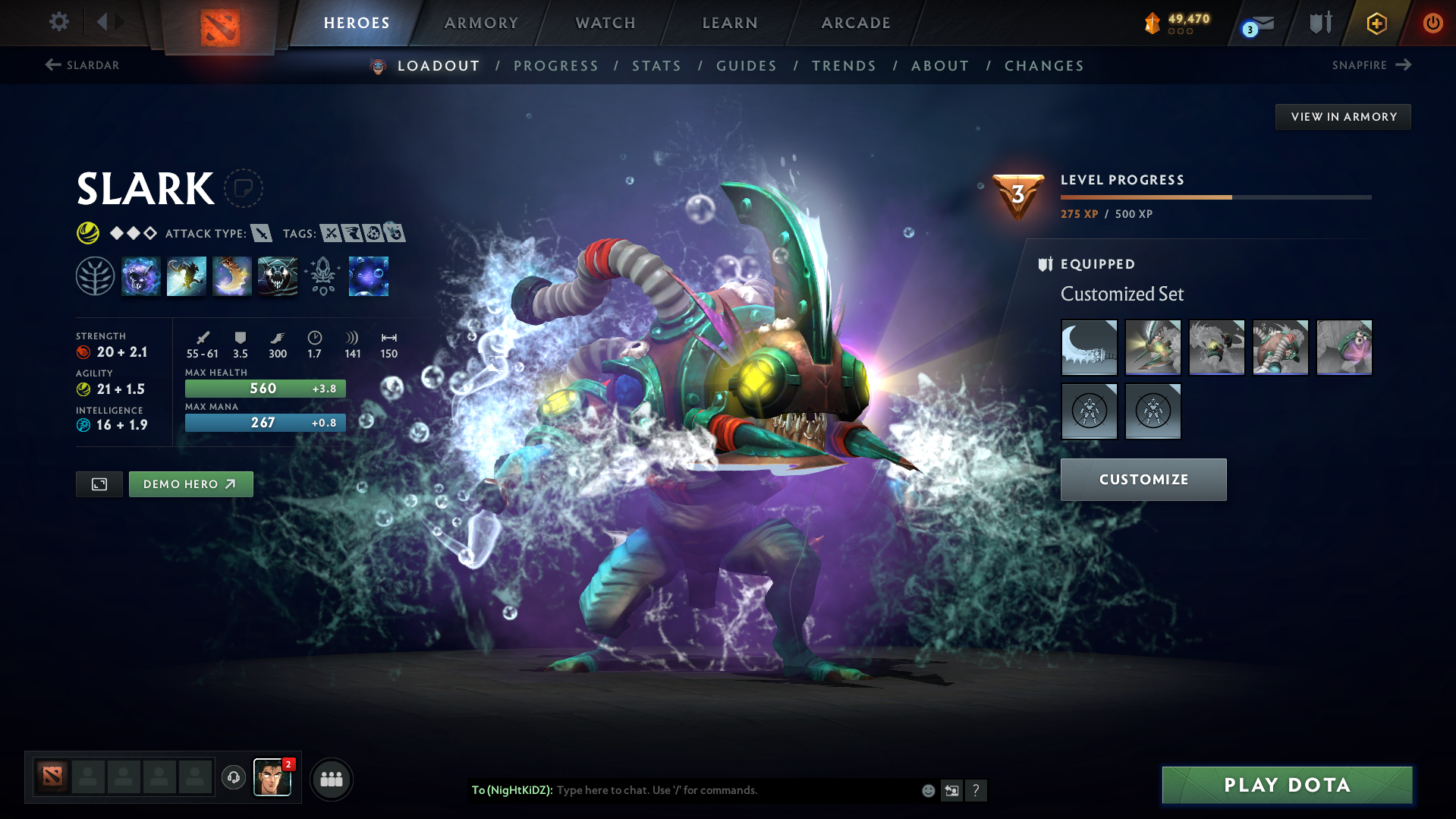The image size is (1456, 819).
Task: Open the STATS section for Slark
Action: [x=656, y=66]
